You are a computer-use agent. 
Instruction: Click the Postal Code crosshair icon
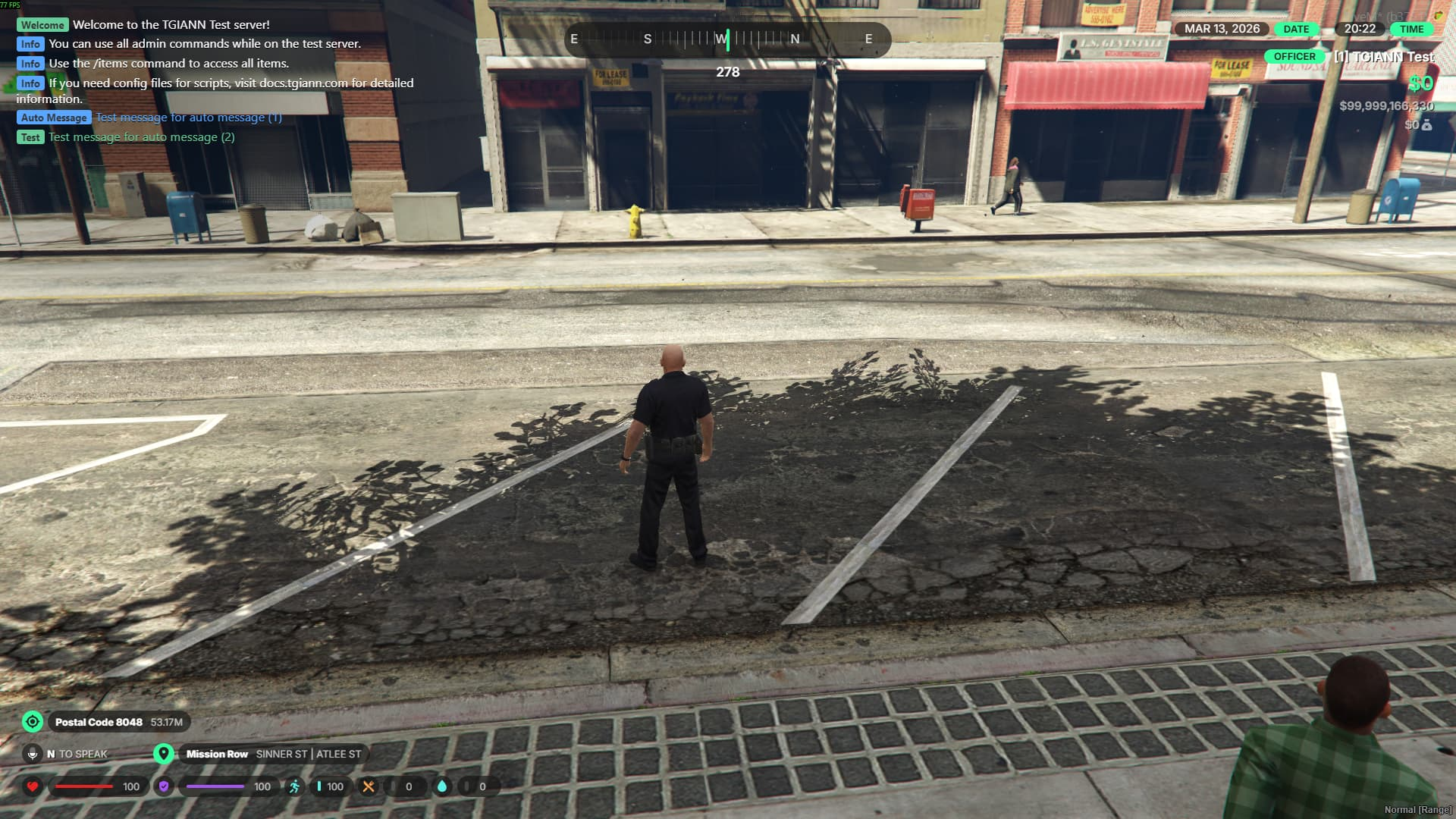(x=33, y=722)
